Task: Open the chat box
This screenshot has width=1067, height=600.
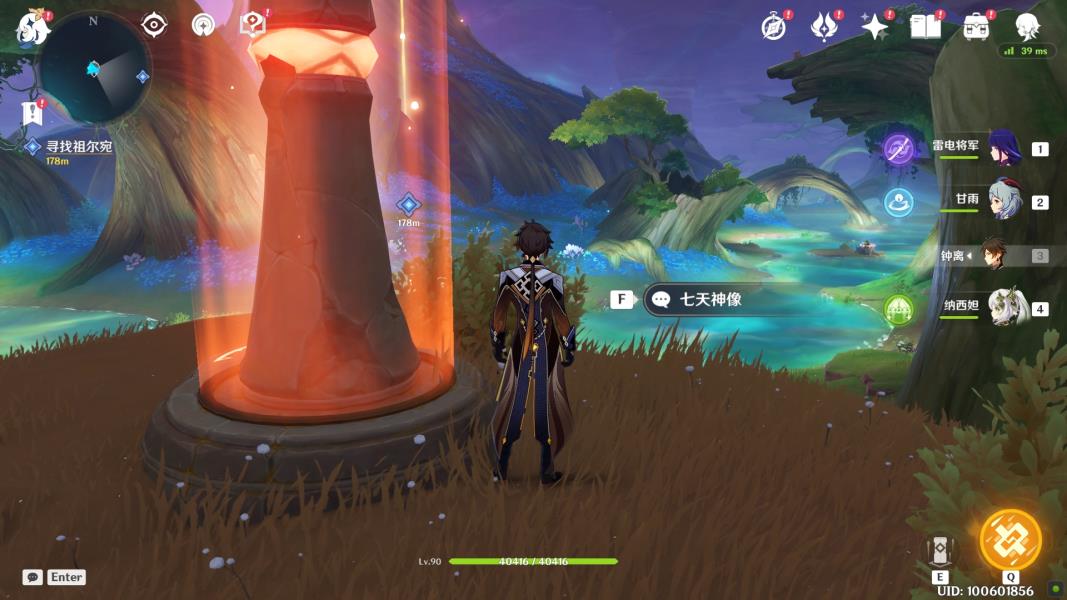Action: pyautogui.click(x=33, y=577)
